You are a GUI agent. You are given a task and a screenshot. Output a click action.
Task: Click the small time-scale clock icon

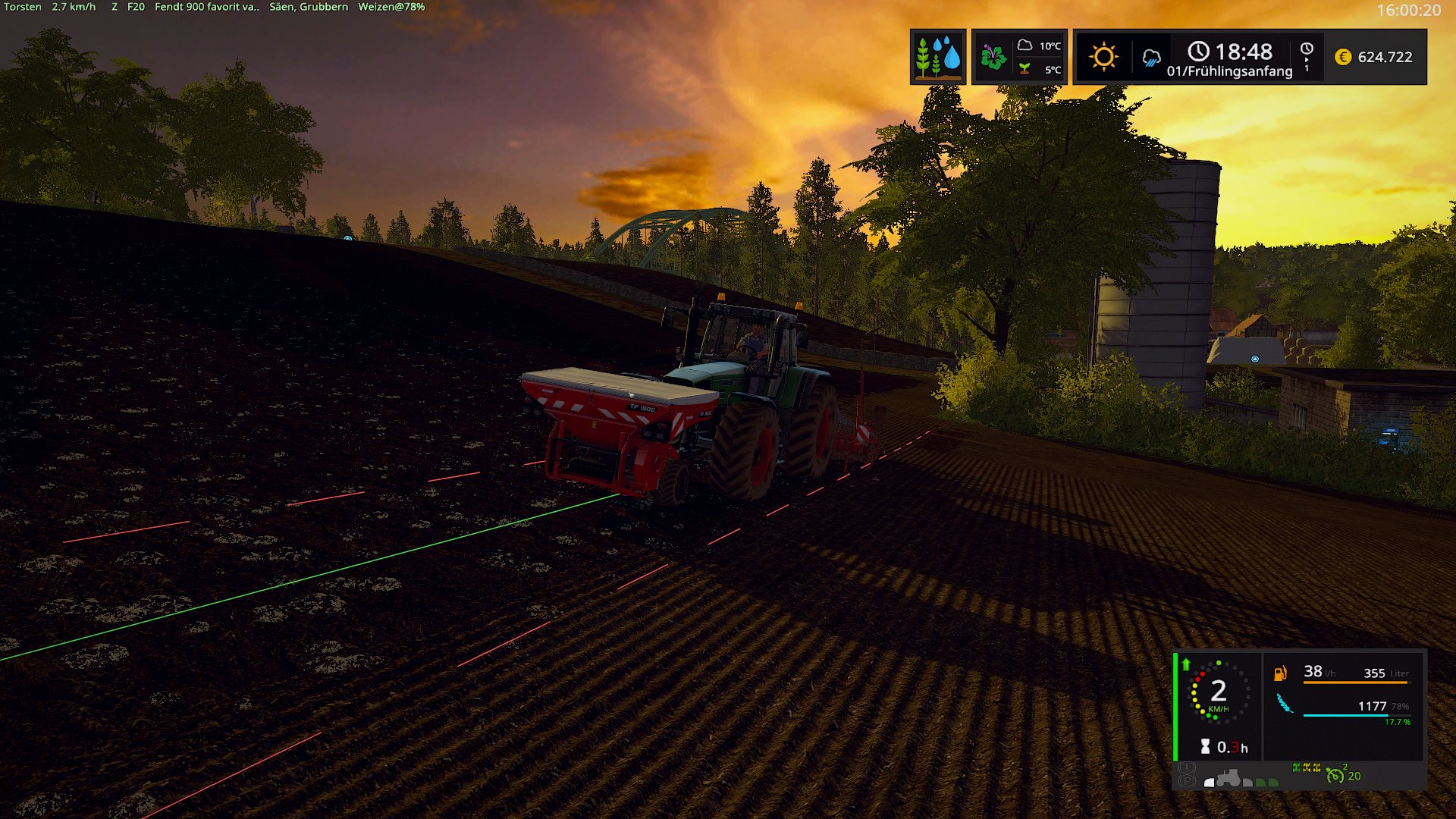coord(1307,49)
